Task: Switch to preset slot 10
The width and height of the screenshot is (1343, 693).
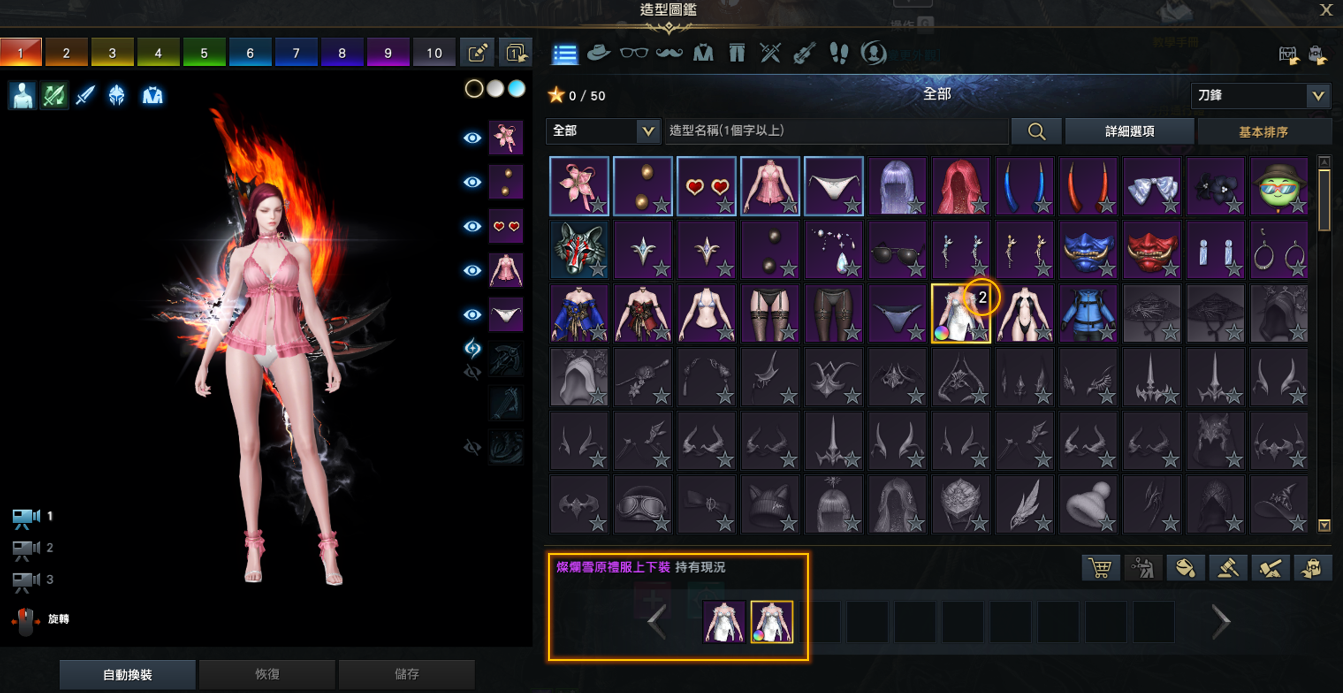Action: coord(434,53)
